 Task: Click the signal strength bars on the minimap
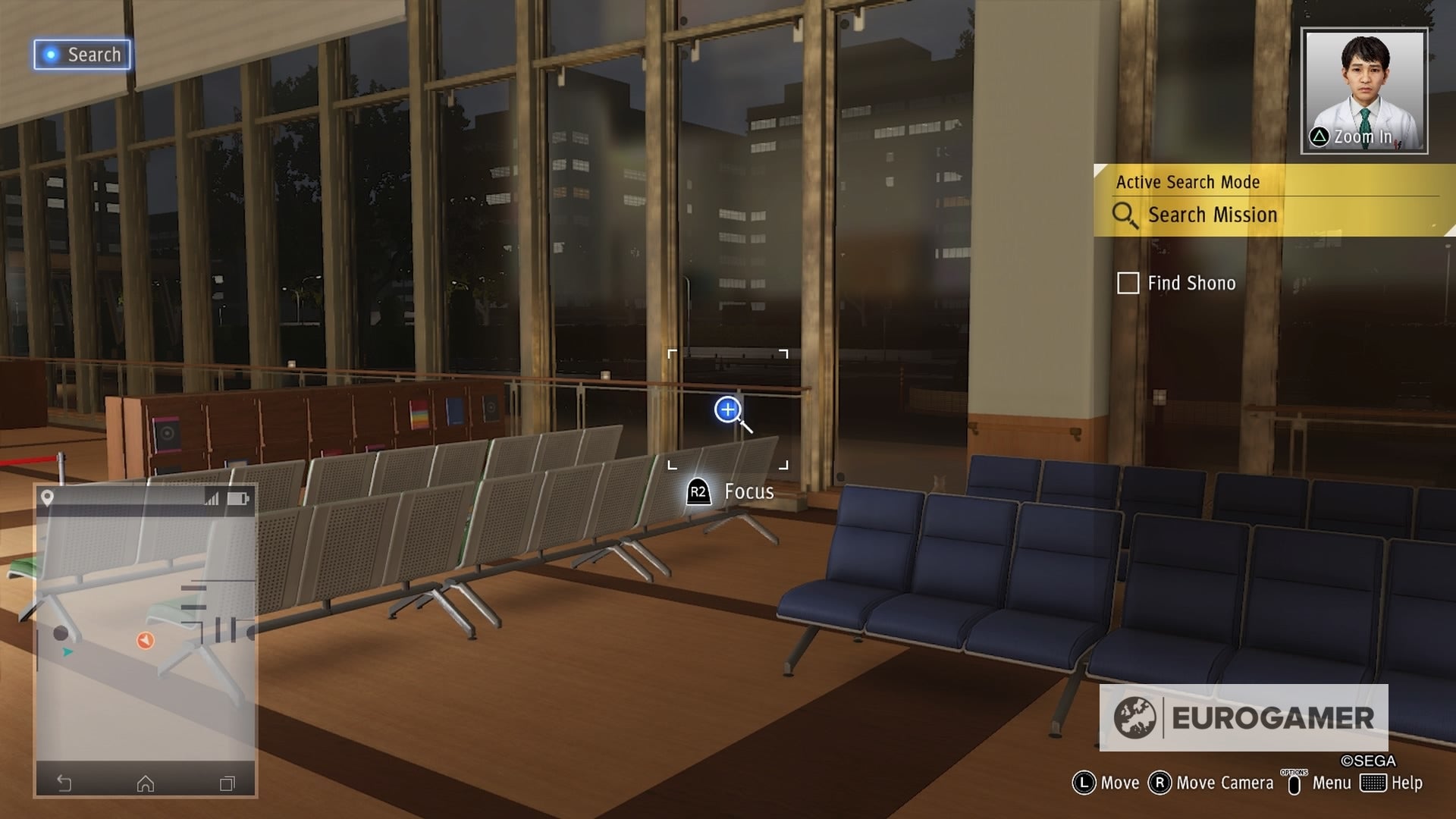click(x=213, y=498)
